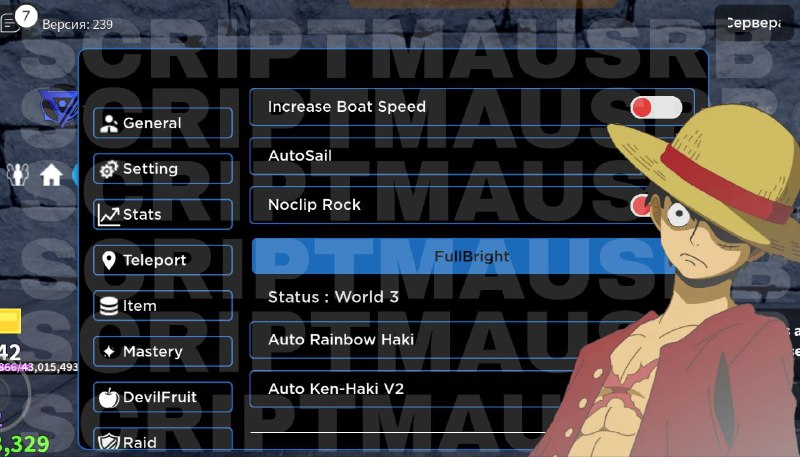Toggle the Noclip Rock option
Image resolution: width=800 pixels, height=457 pixels.
pos(640,205)
